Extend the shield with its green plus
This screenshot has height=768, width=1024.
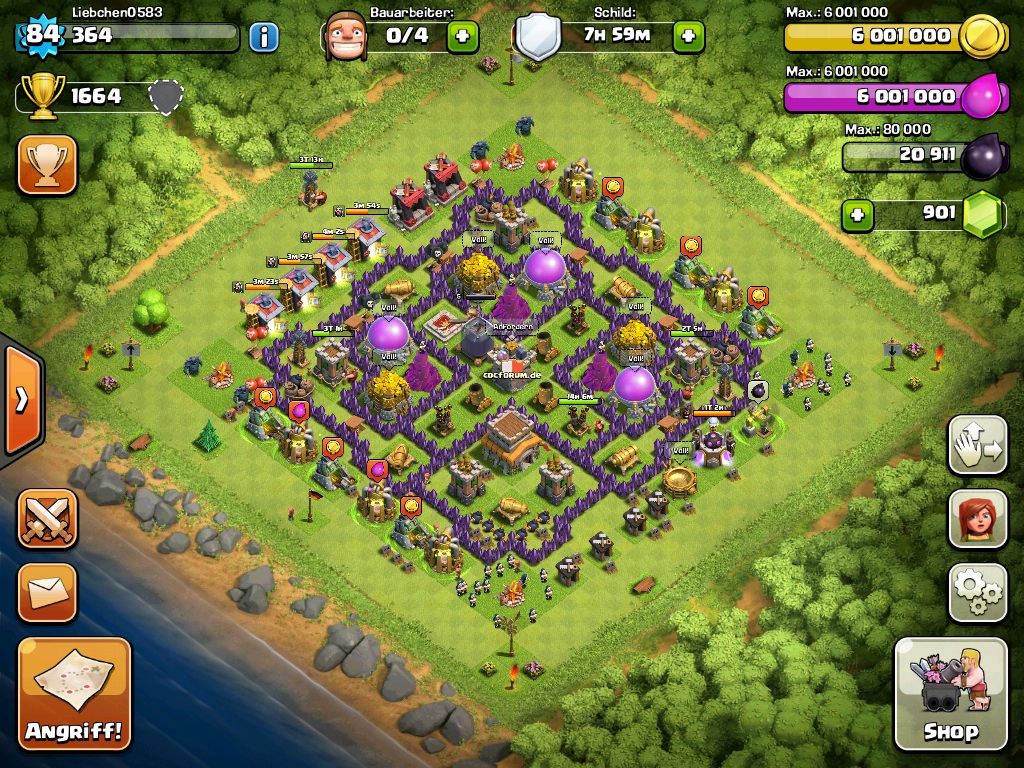(688, 37)
